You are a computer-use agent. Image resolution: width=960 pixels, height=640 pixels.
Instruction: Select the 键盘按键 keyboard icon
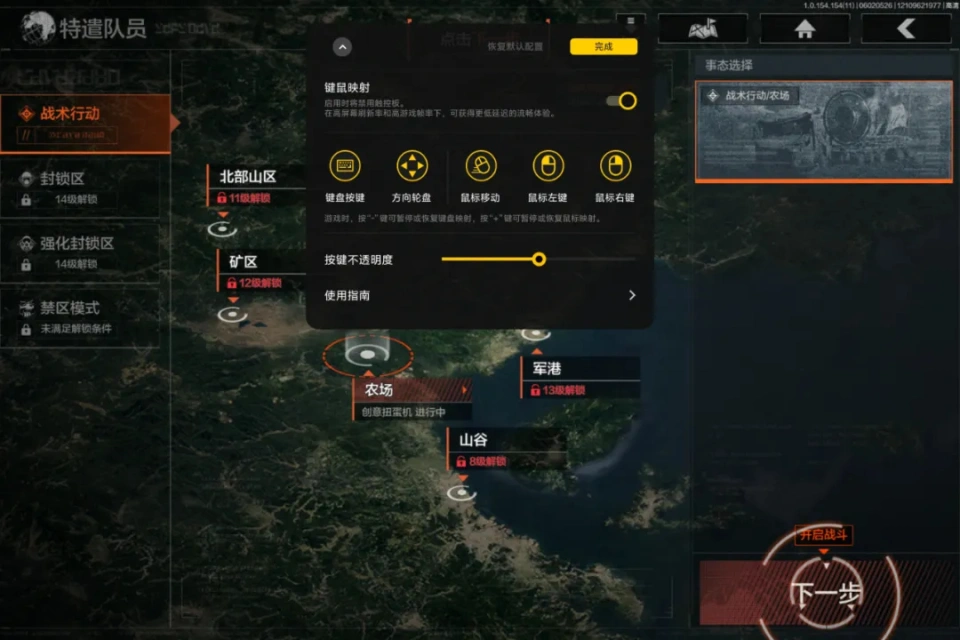pos(345,166)
